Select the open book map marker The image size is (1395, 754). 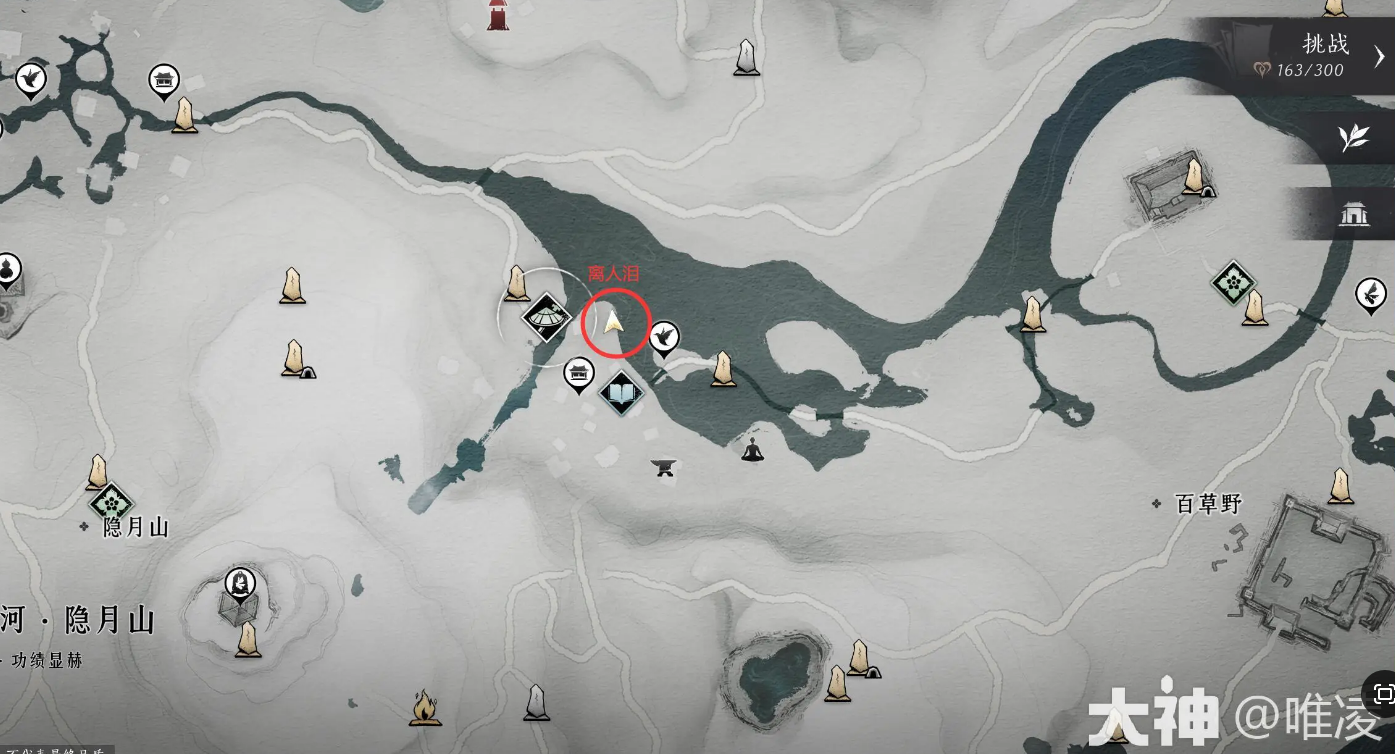pos(621,393)
